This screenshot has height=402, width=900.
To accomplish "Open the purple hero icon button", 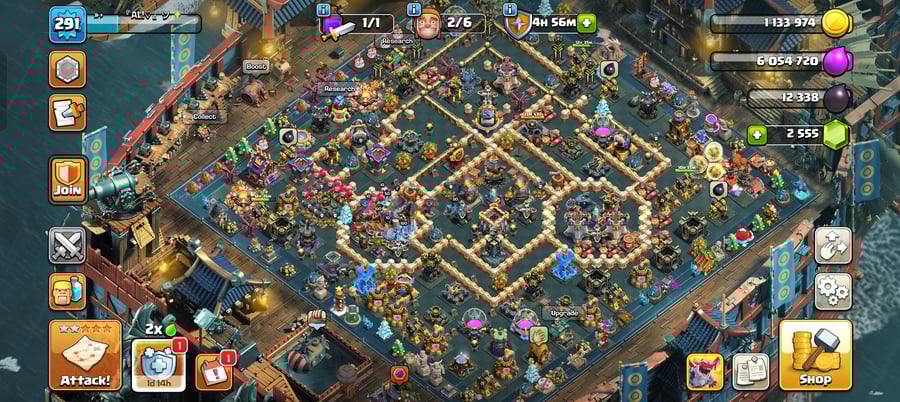I will tap(704, 371).
